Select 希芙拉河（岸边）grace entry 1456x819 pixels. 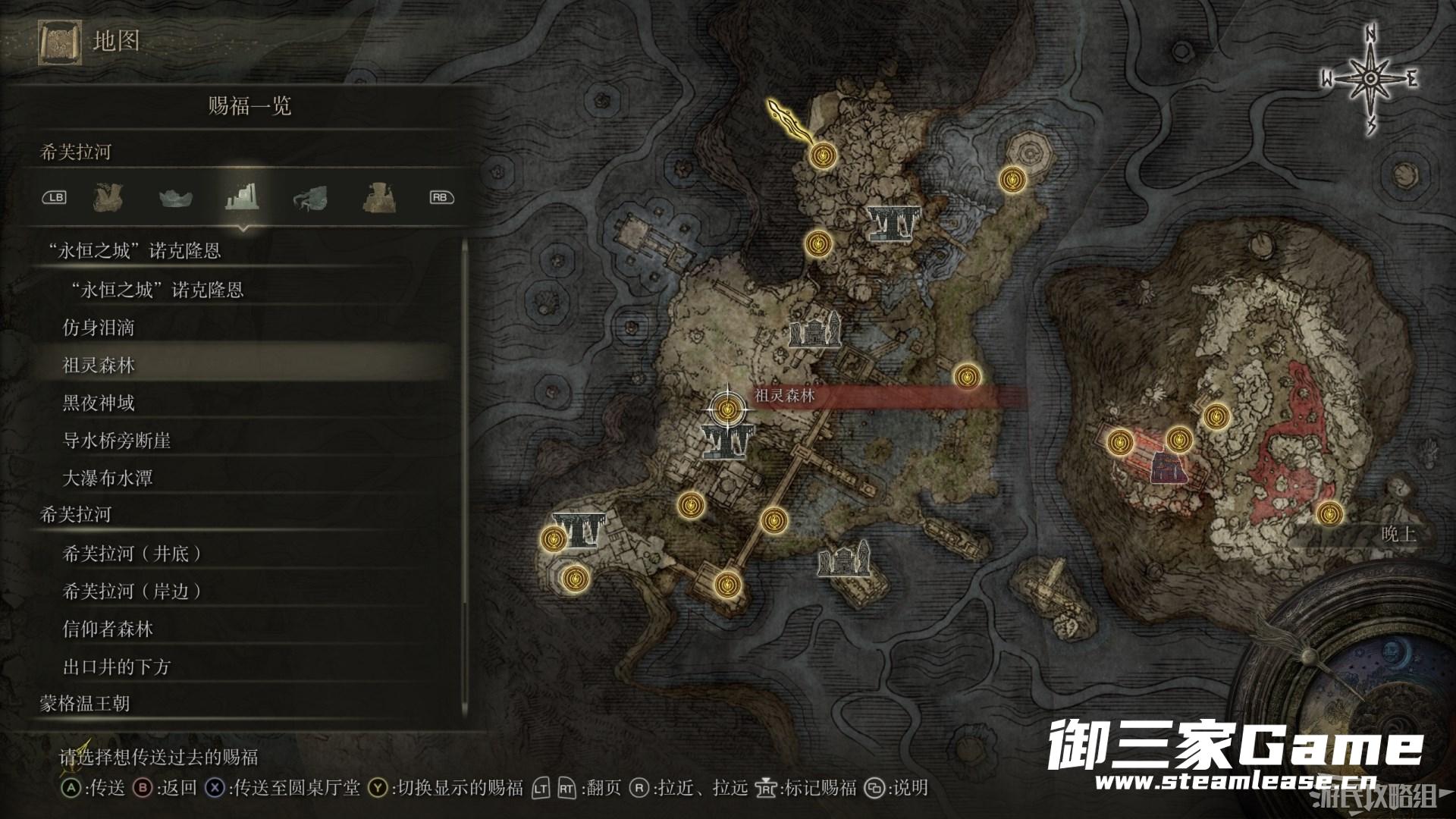click(132, 591)
